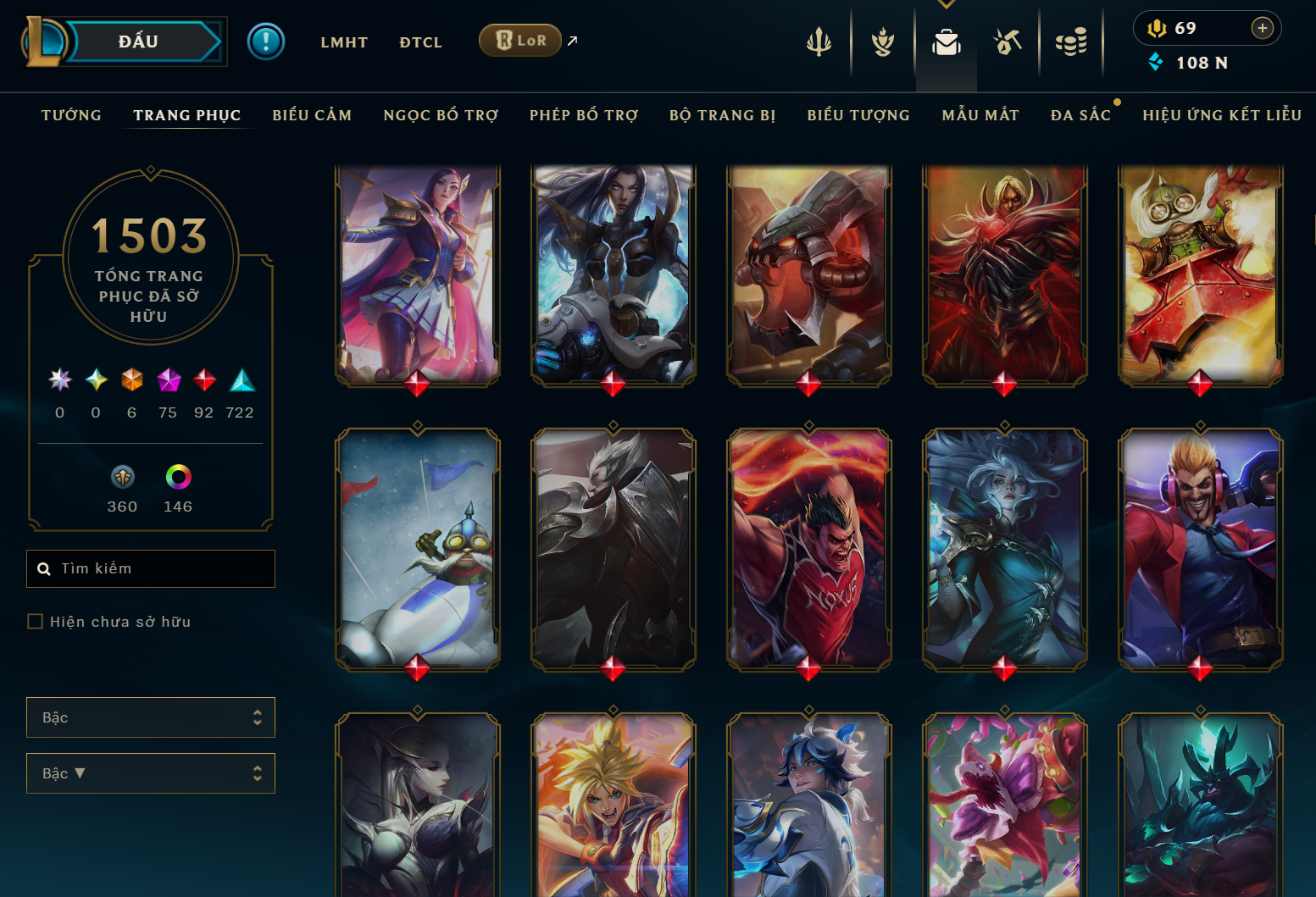Select ĐTCL from the top menu
This screenshot has width=1316, height=897.
(420, 42)
